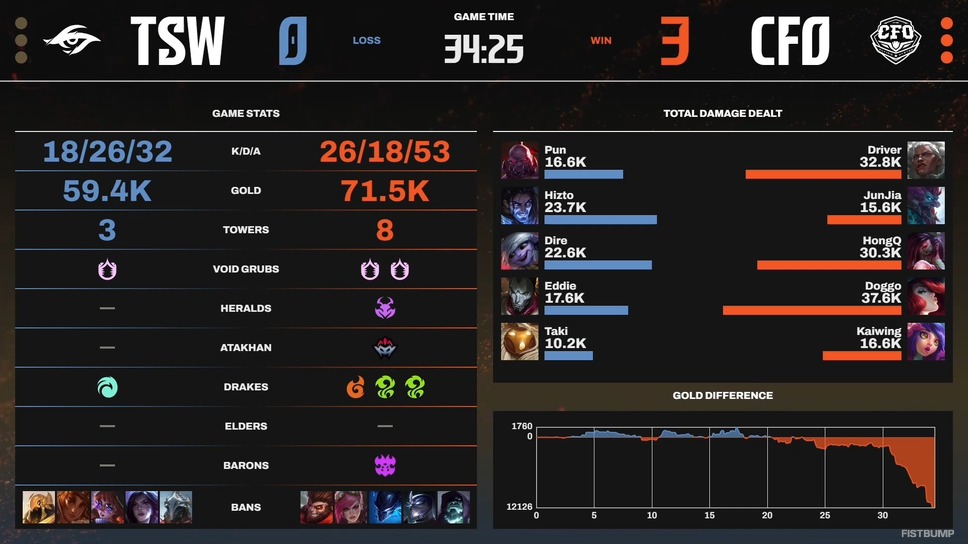Select Kaiwing's champion portrait

click(x=926, y=341)
